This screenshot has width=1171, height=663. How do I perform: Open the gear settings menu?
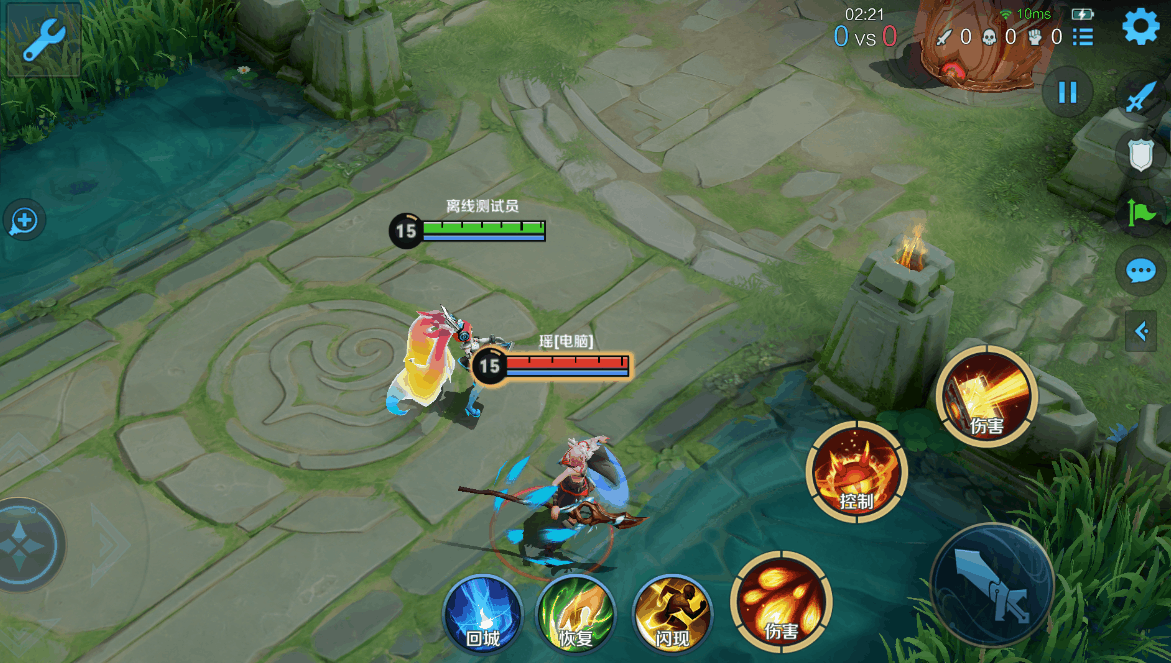[x=1141, y=27]
